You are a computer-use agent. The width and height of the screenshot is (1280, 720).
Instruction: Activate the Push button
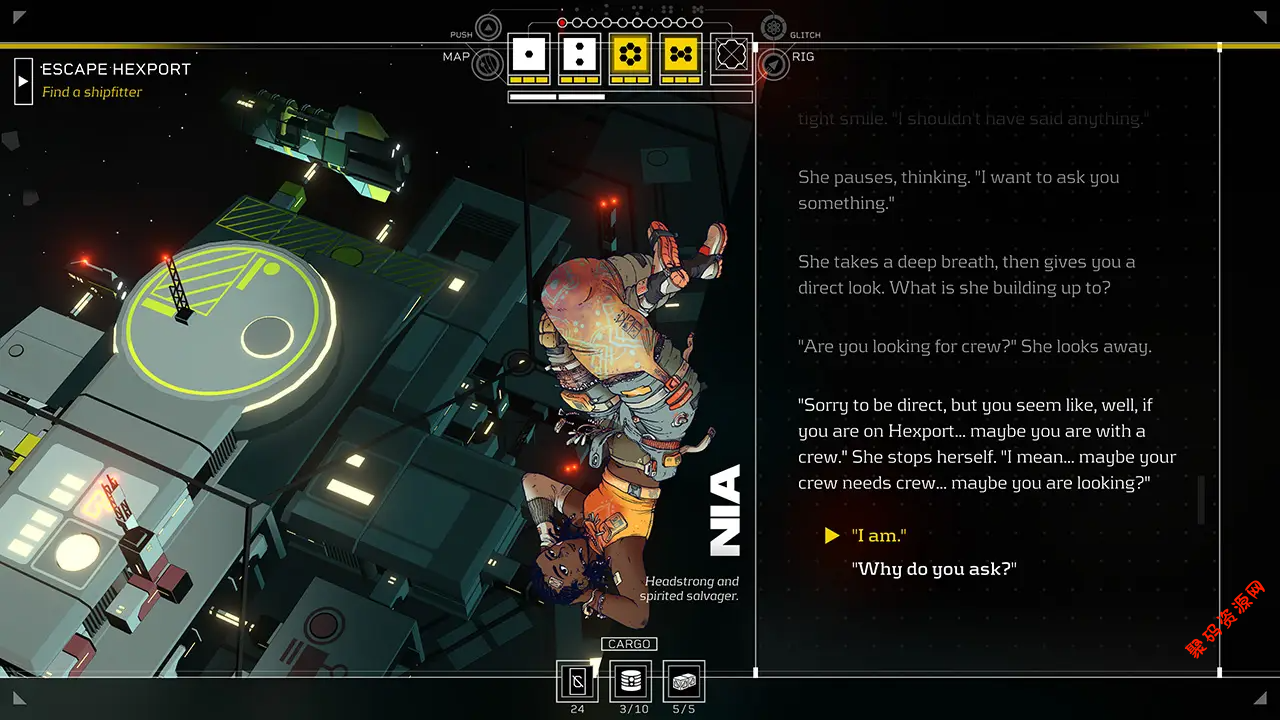[x=488, y=28]
